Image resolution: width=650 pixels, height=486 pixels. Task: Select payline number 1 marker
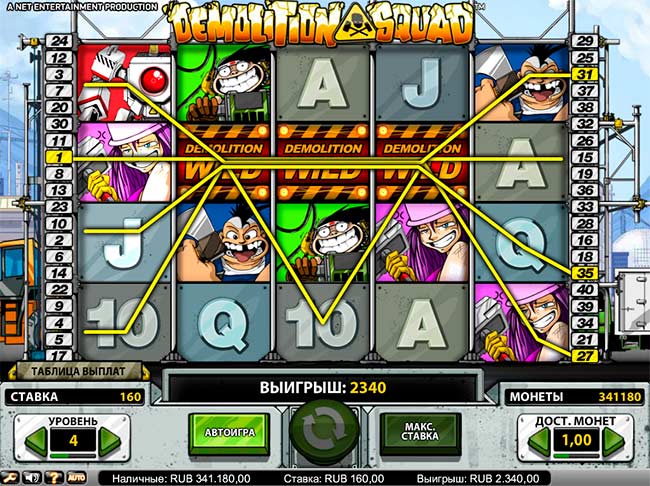point(59,158)
